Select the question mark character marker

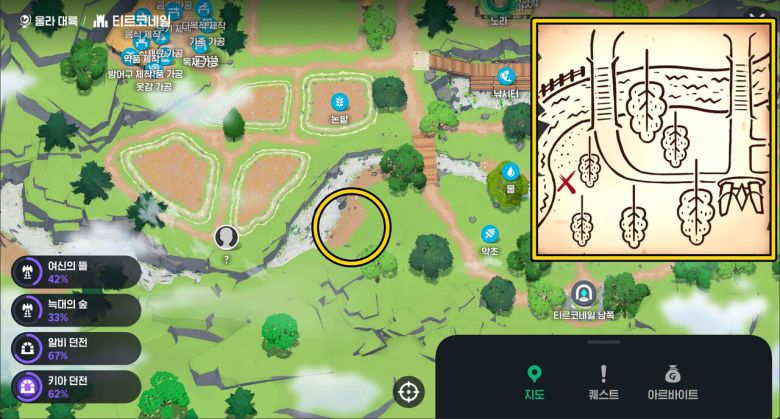[x=226, y=238]
